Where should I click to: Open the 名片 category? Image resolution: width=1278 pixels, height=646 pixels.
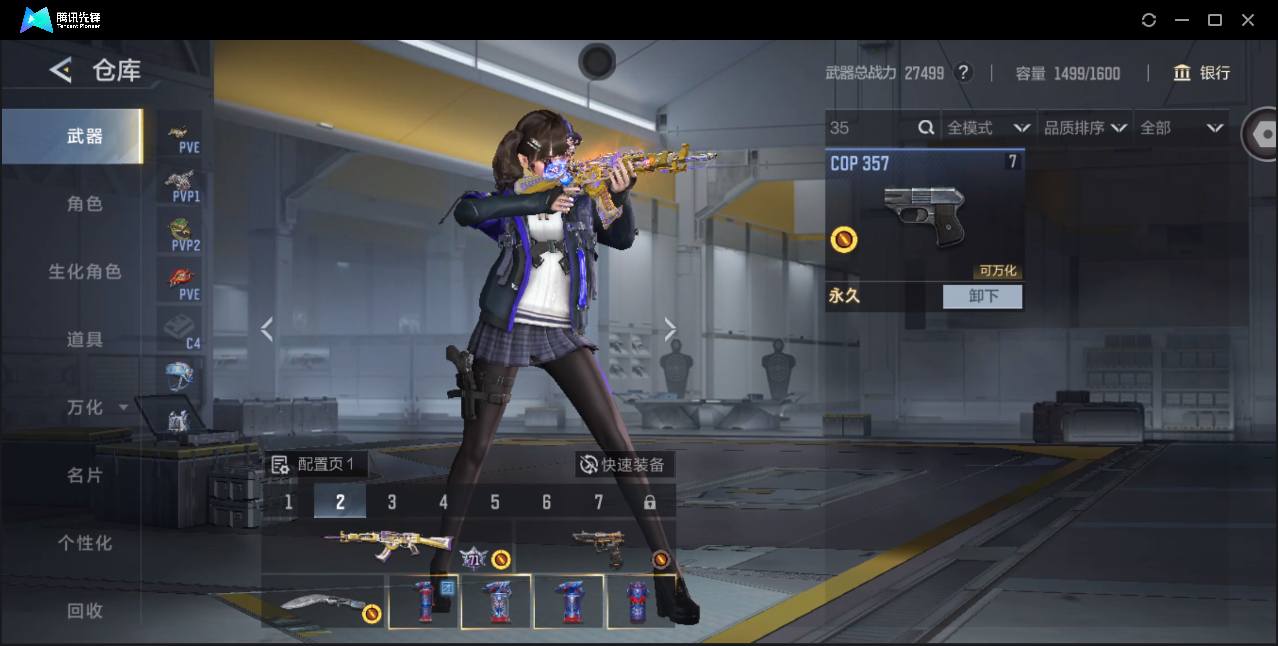click(84, 476)
